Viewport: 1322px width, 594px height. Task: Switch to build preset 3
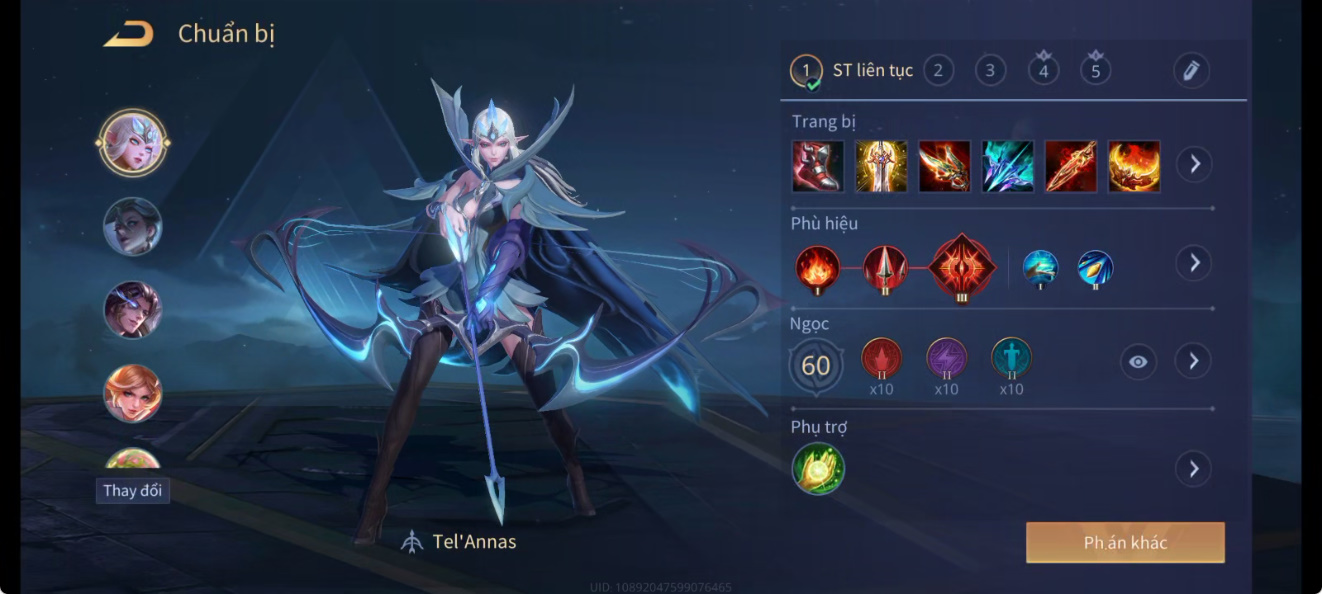coord(990,70)
